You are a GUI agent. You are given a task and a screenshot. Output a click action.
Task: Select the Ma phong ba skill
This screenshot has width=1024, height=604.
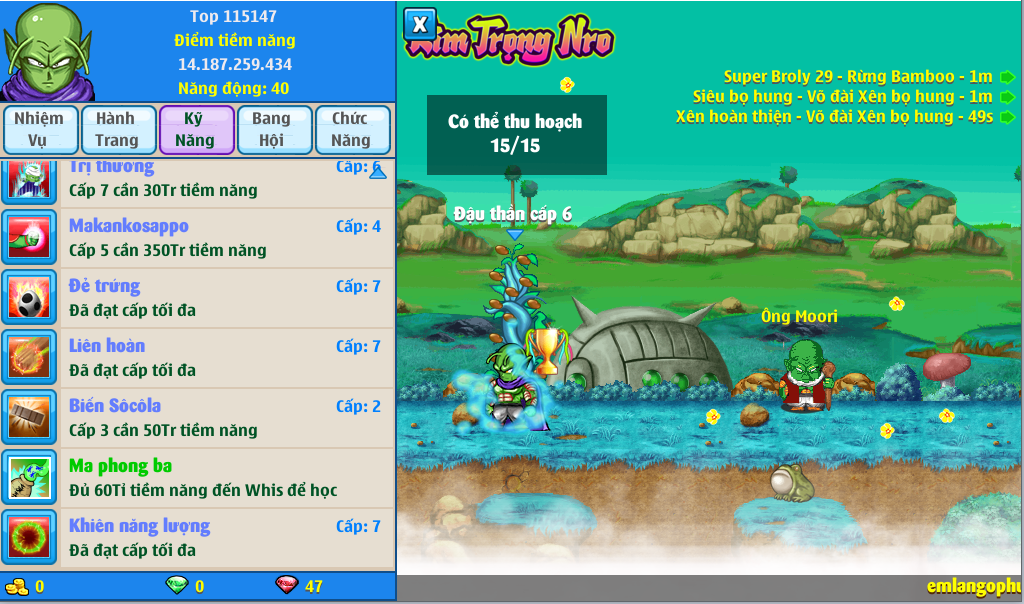(198, 478)
